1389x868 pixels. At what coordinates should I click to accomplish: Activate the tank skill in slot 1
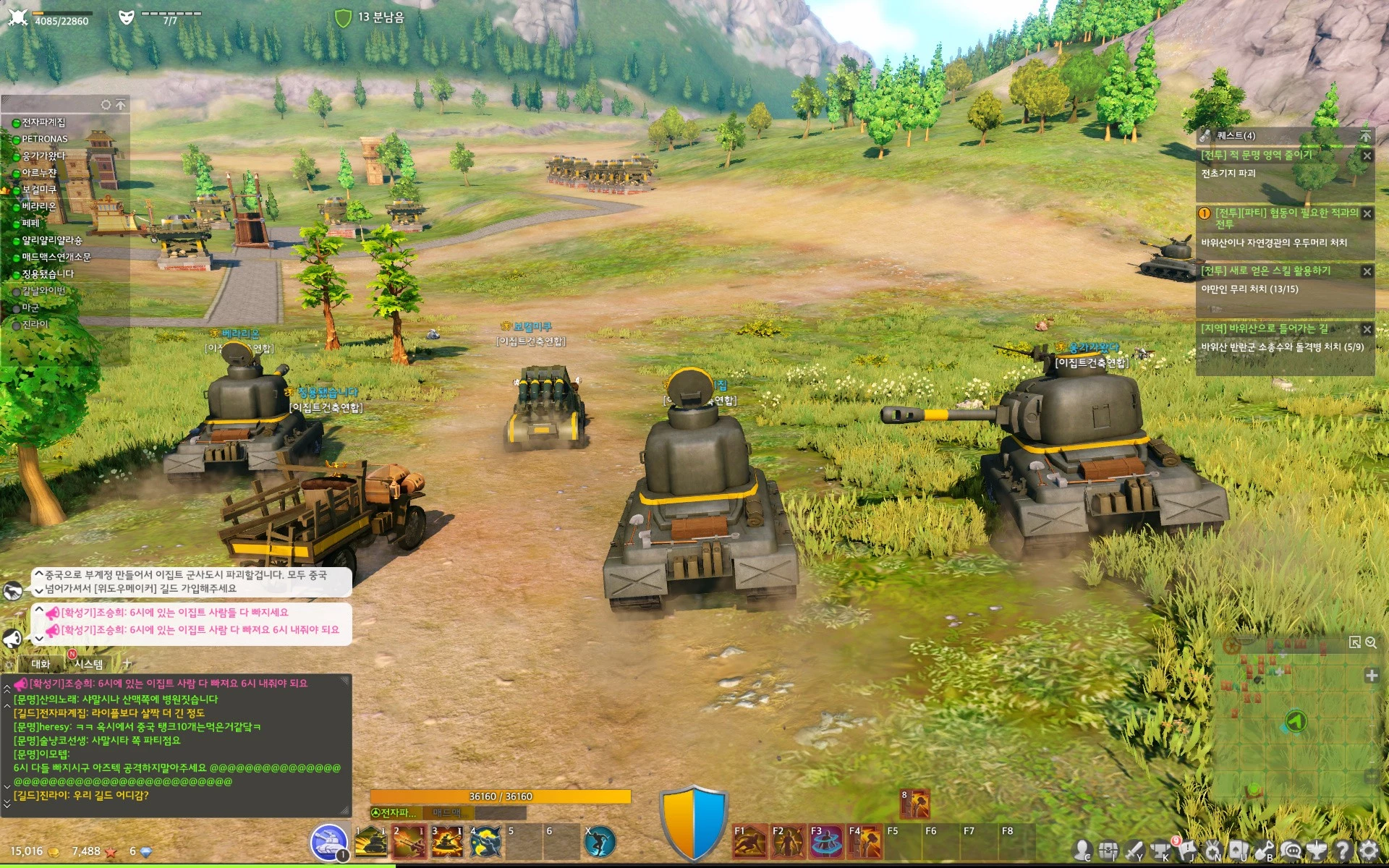pos(372,842)
